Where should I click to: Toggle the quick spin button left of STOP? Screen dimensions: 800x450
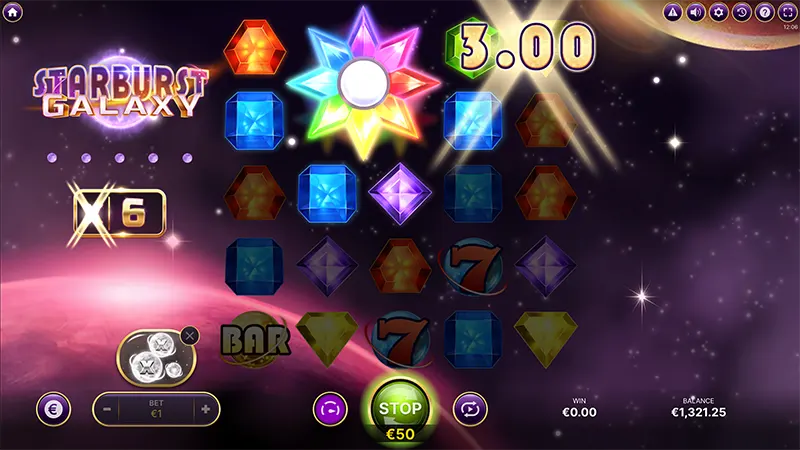(329, 408)
